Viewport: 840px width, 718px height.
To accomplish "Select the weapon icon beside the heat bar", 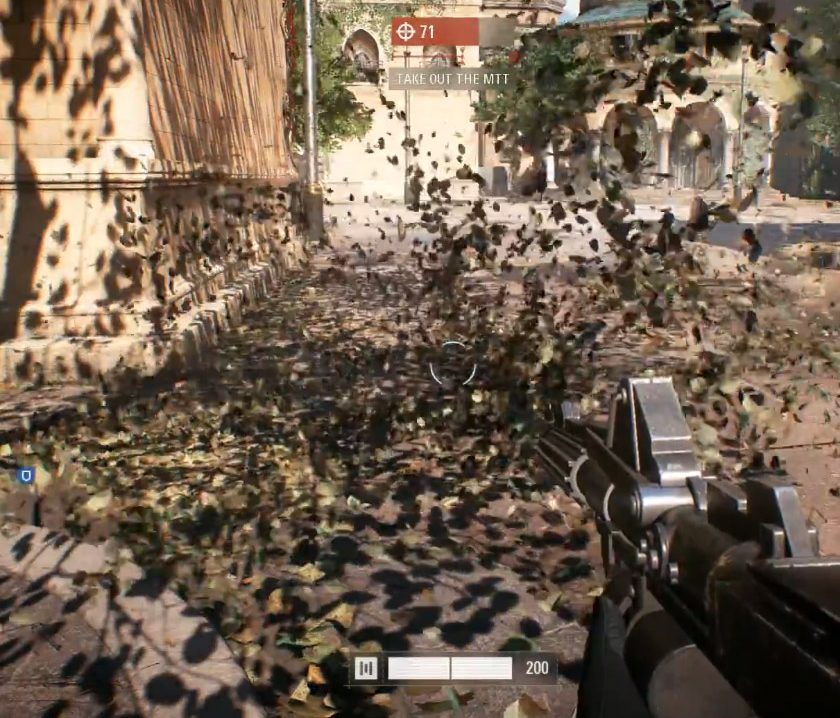I will (366, 668).
